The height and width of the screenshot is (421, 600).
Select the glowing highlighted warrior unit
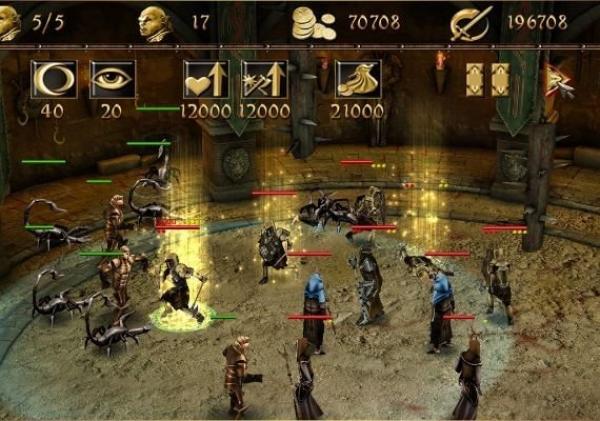pos(181,290)
